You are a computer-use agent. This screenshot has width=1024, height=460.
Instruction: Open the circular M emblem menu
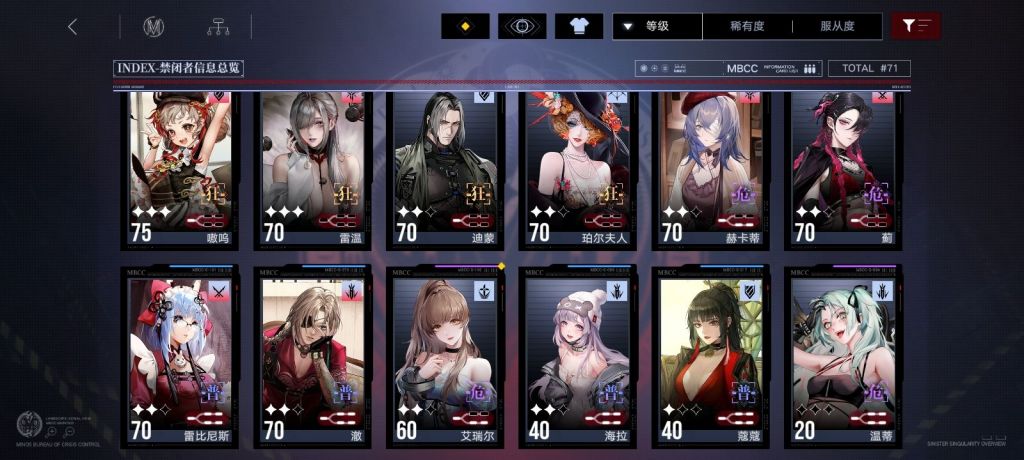pos(153,27)
